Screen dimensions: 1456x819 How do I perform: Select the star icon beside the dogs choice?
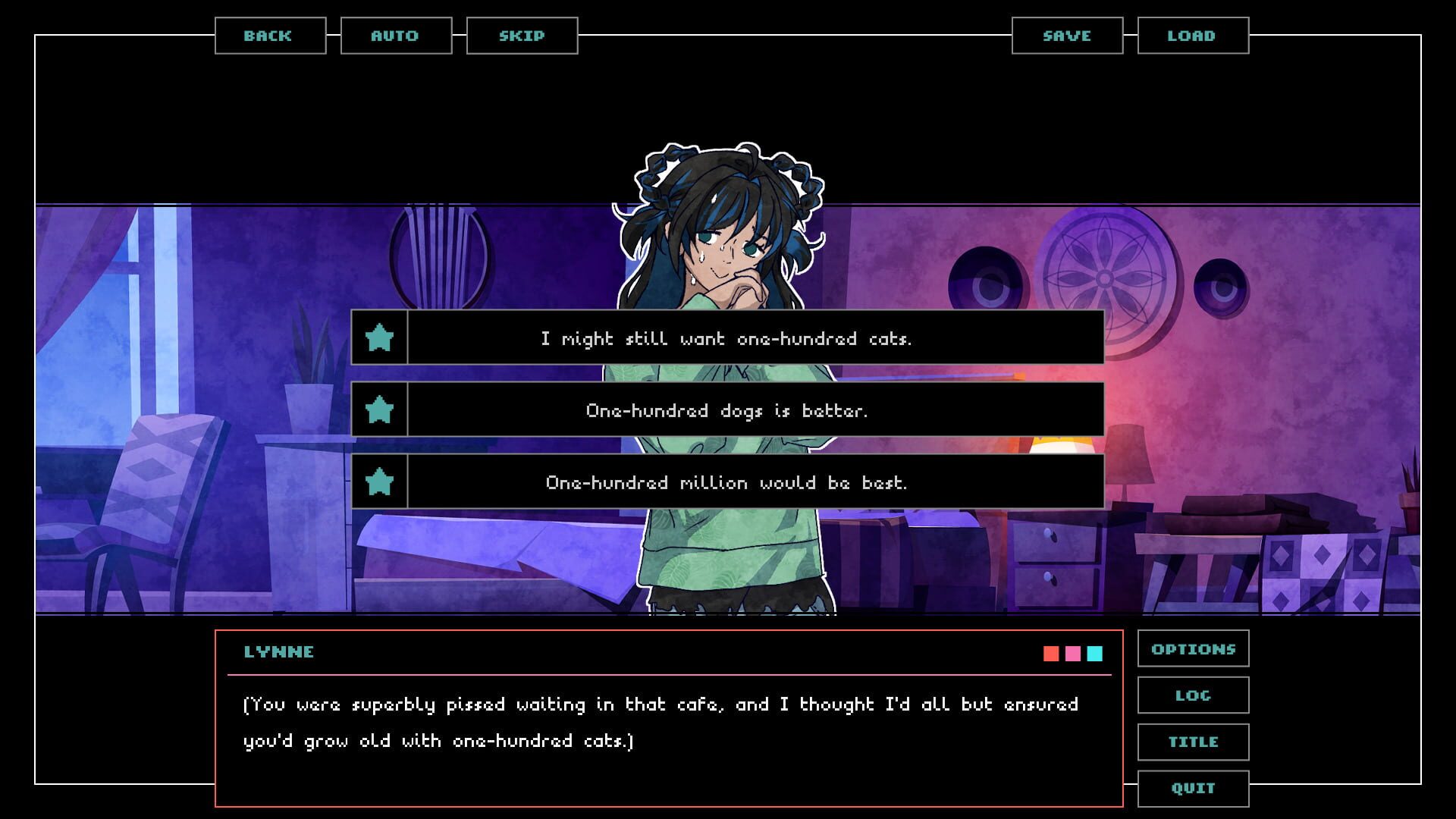[x=381, y=410]
